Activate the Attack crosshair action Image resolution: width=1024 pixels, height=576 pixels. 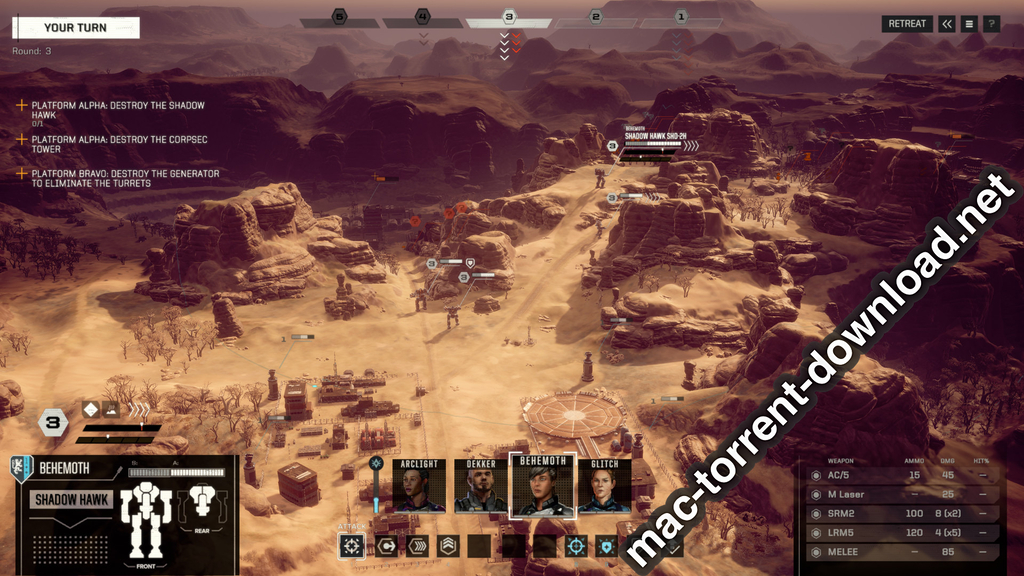[x=352, y=546]
